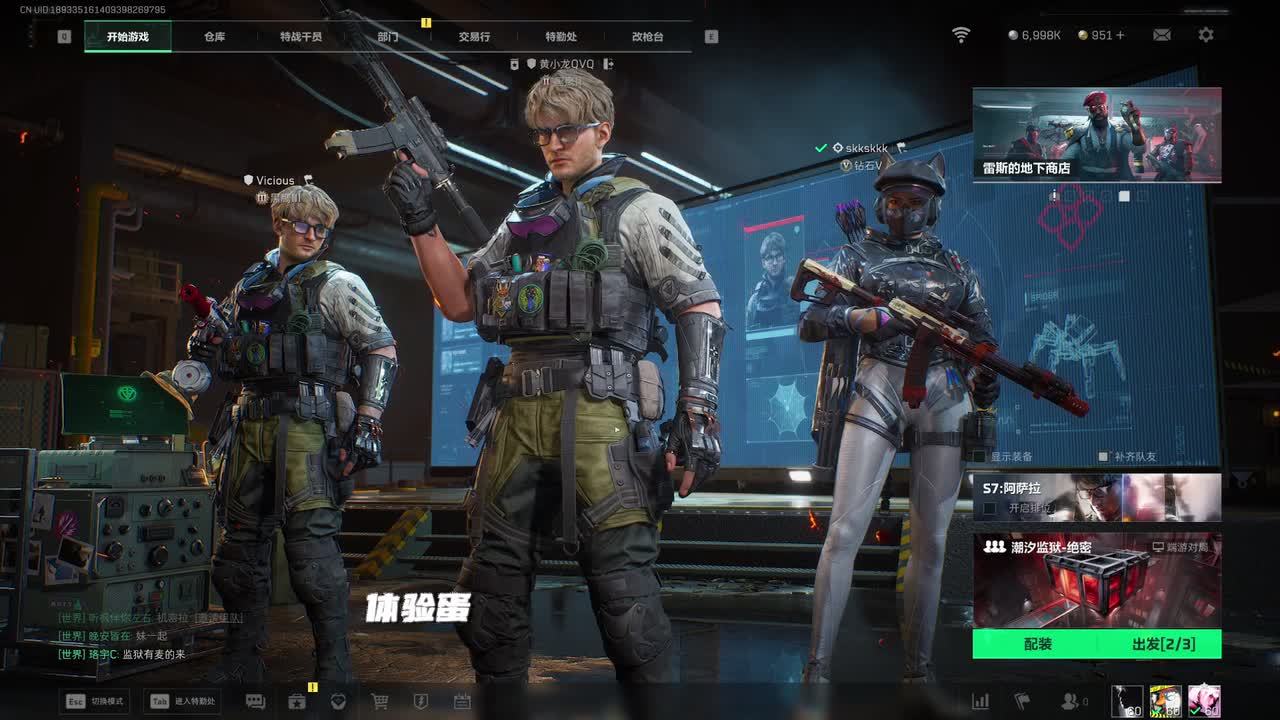
Task: Open the 雷斯的地下商店 shop banner
Action: [x=1096, y=134]
